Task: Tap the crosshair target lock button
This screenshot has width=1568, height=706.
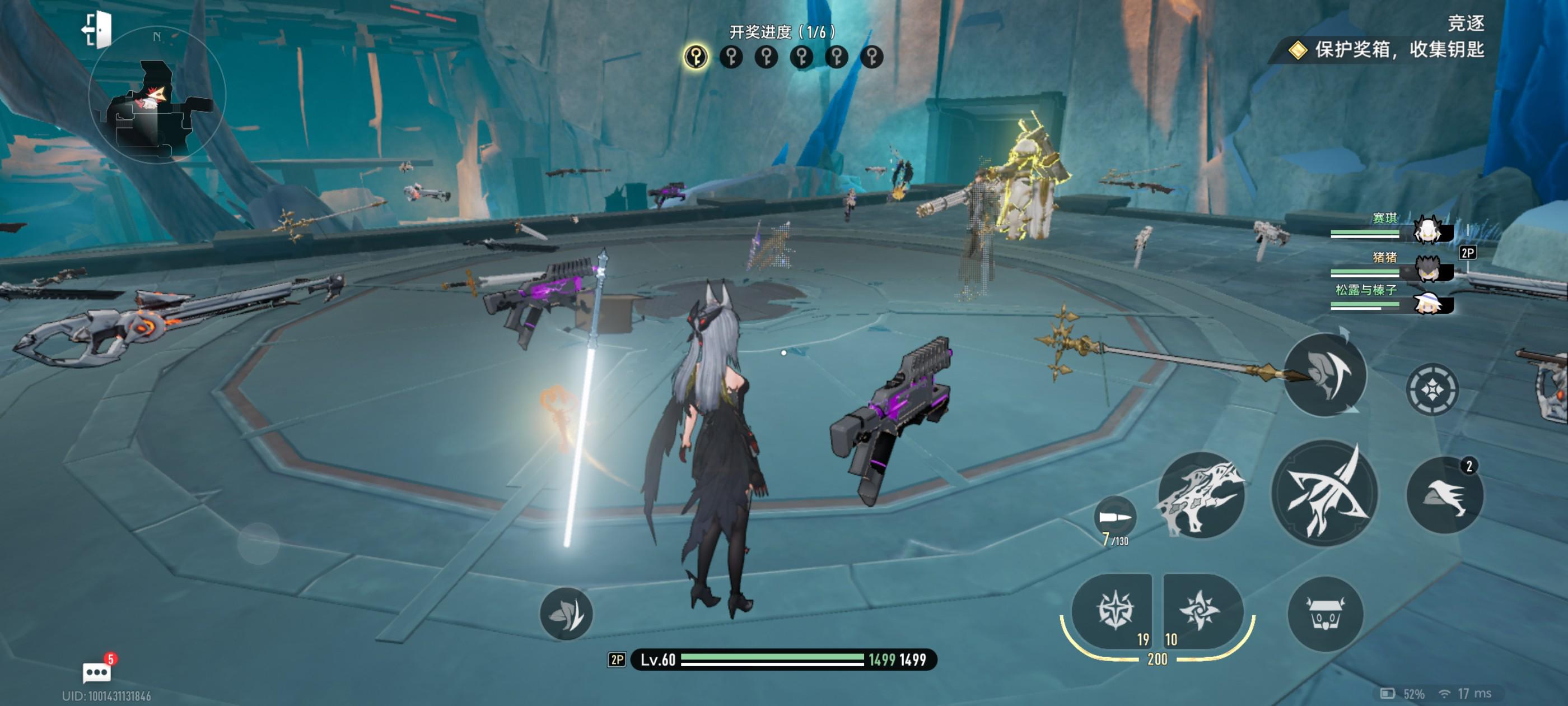Action: click(1432, 389)
